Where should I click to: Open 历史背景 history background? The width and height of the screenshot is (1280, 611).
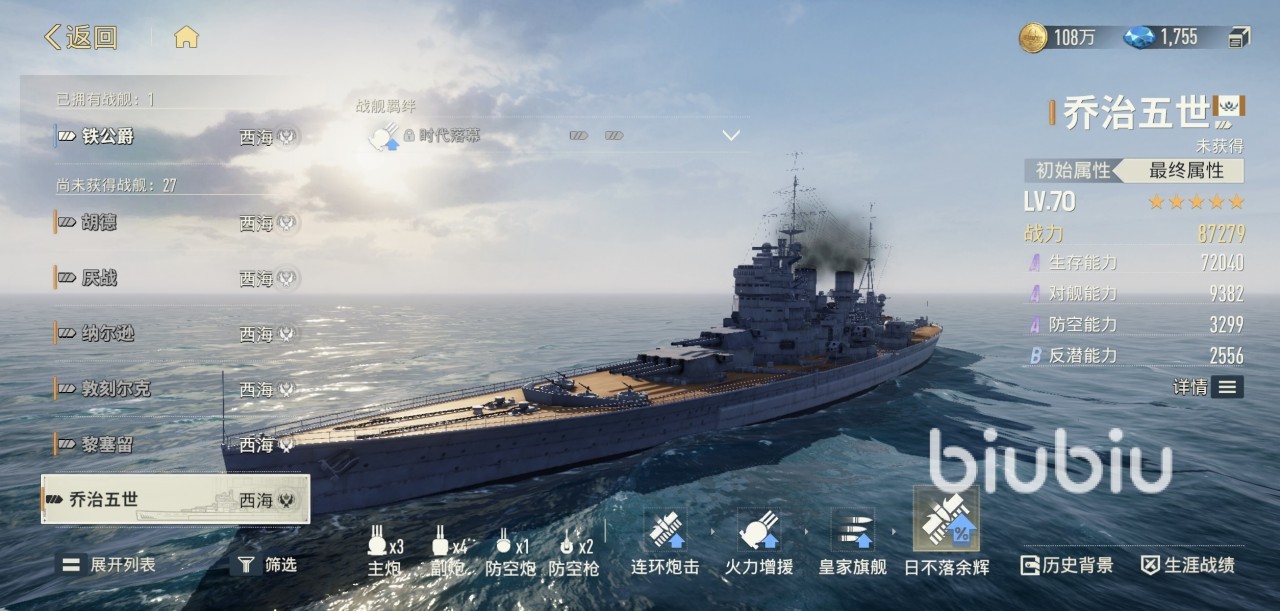tap(1066, 565)
